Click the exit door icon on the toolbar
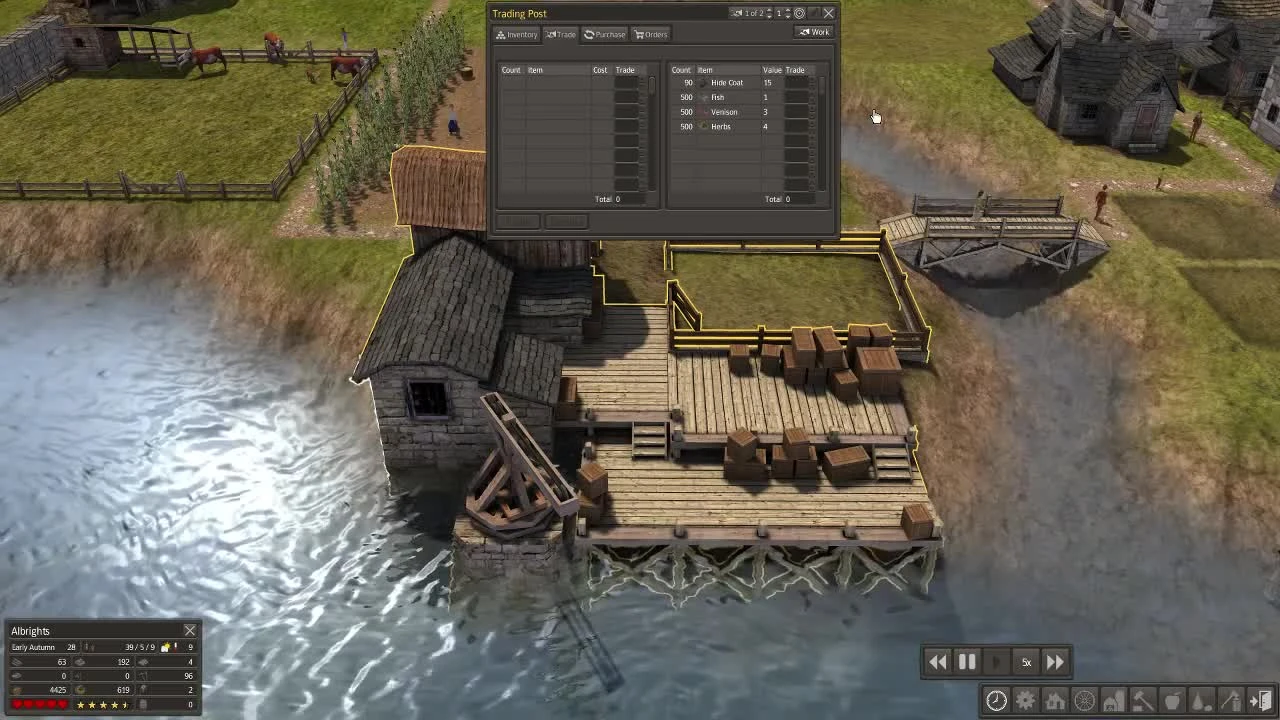 (x=1259, y=700)
